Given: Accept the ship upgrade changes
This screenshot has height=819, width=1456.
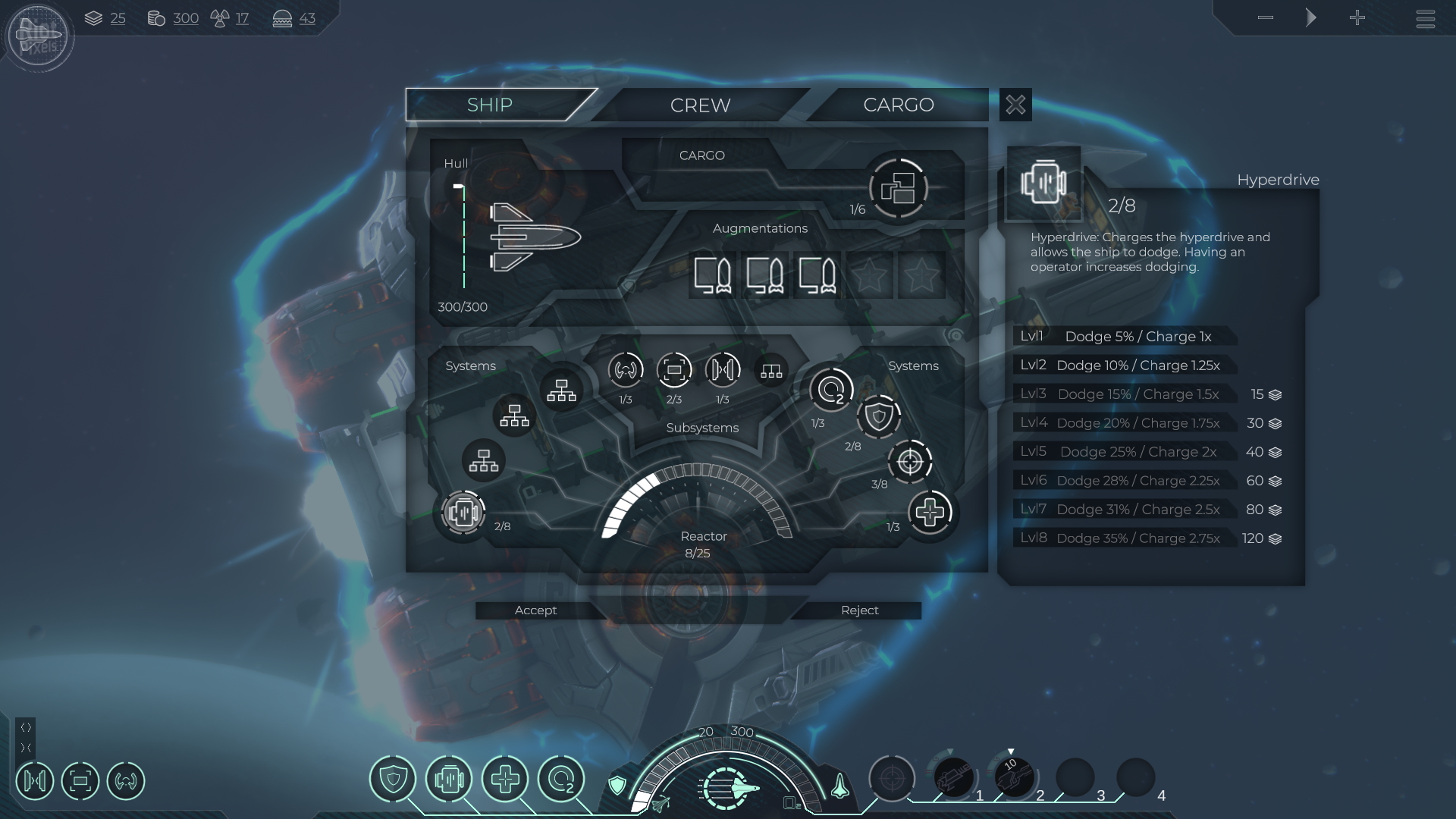Looking at the screenshot, I should tap(535, 610).
